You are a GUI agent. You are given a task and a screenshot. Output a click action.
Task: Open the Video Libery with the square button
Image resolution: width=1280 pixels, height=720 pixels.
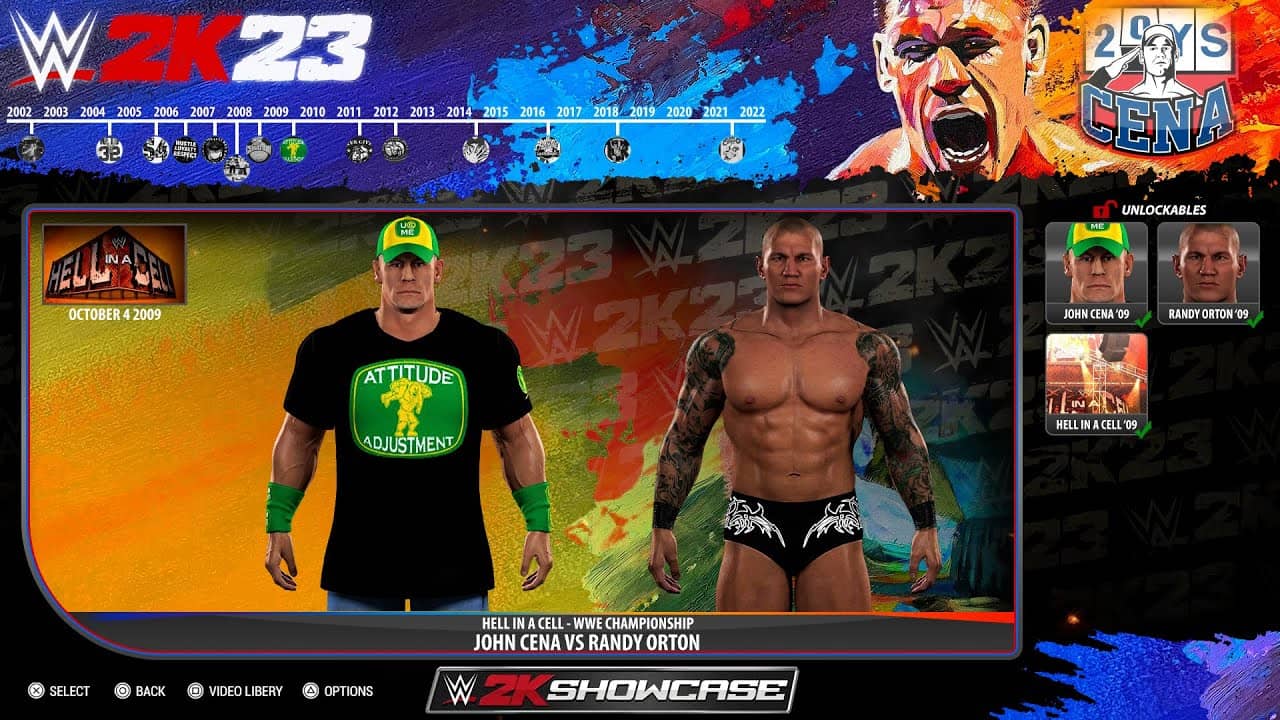[194, 691]
